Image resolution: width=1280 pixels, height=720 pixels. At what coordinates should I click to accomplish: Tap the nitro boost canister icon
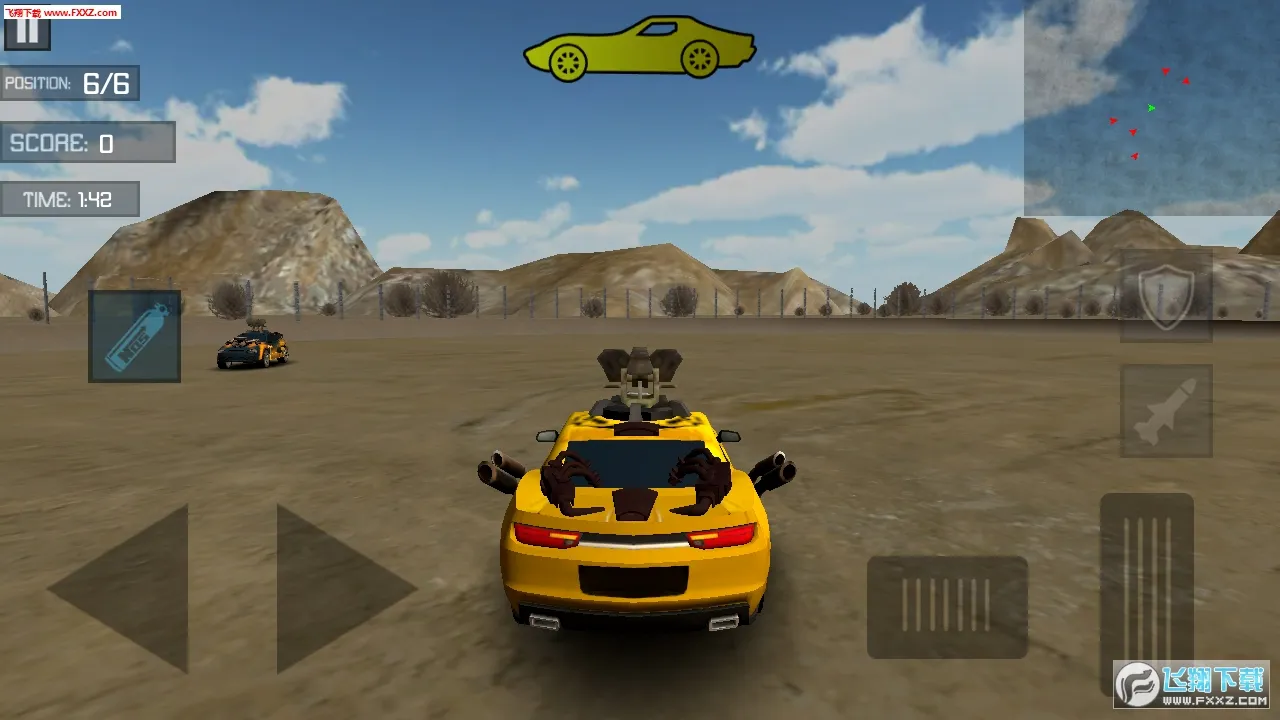[133, 335]
